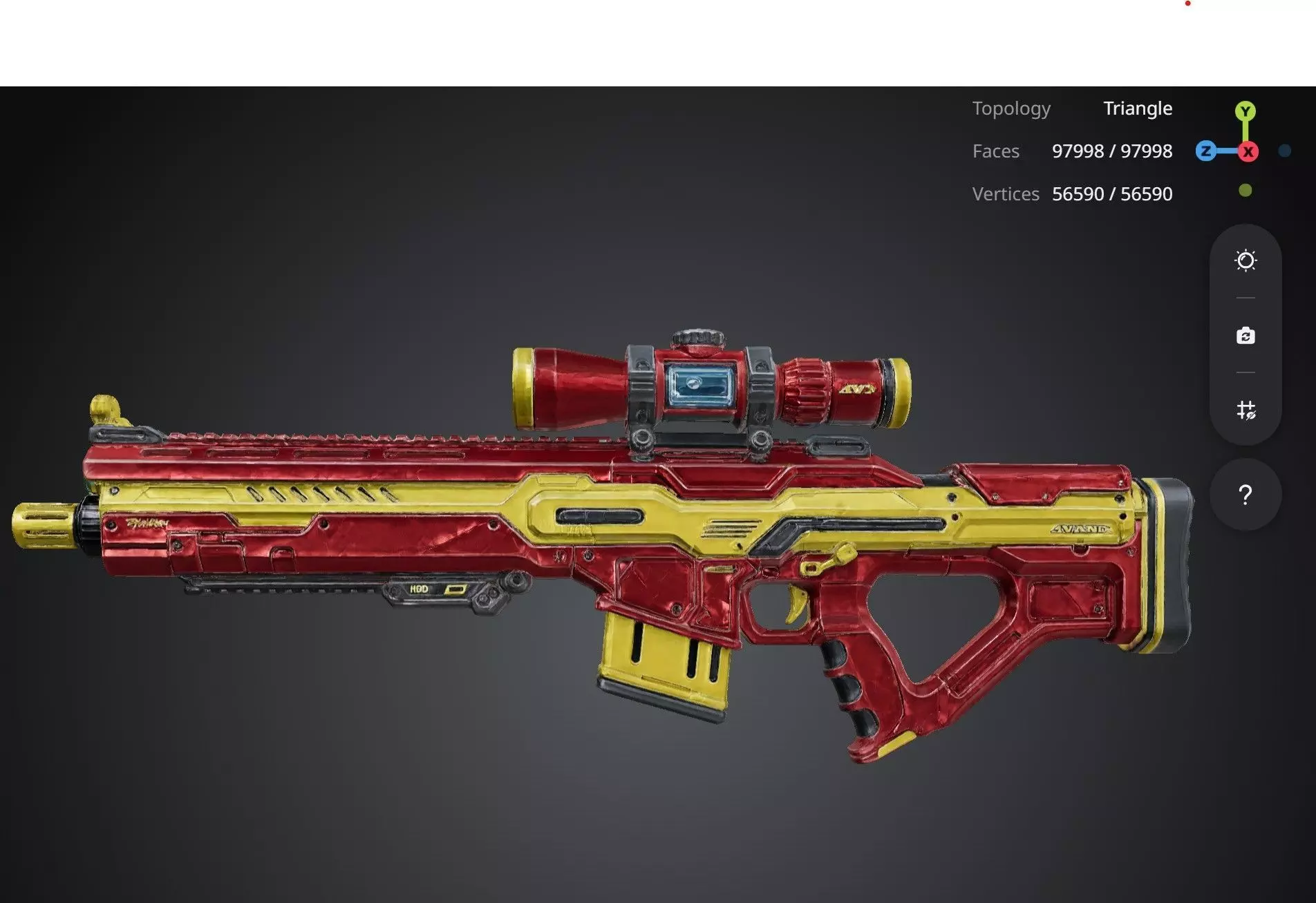Viewport: 1316px width, 903px height.
Task: Toggle the grid visibility icon
Action: [1245, 410]
